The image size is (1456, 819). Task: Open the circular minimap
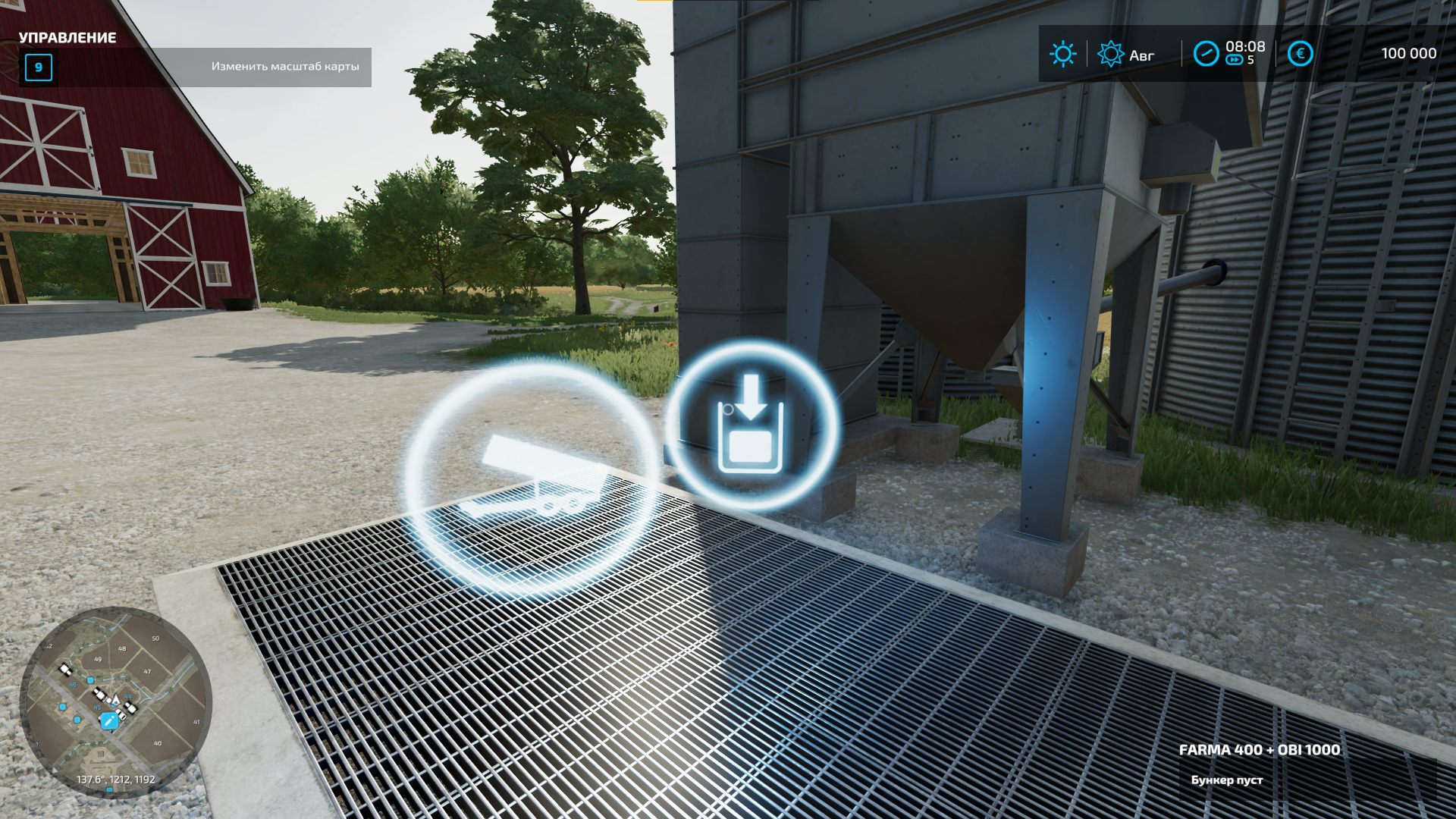(115, 700)
